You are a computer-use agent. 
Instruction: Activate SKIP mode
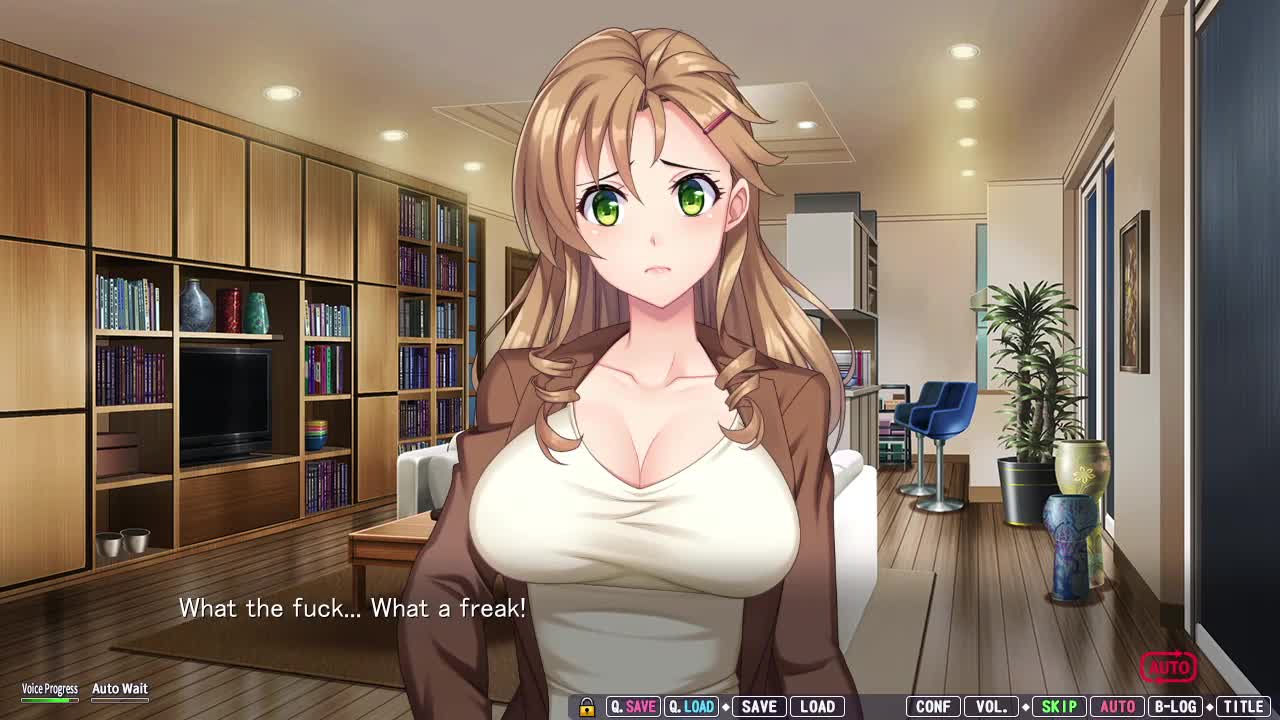(x=1059, y=706)
